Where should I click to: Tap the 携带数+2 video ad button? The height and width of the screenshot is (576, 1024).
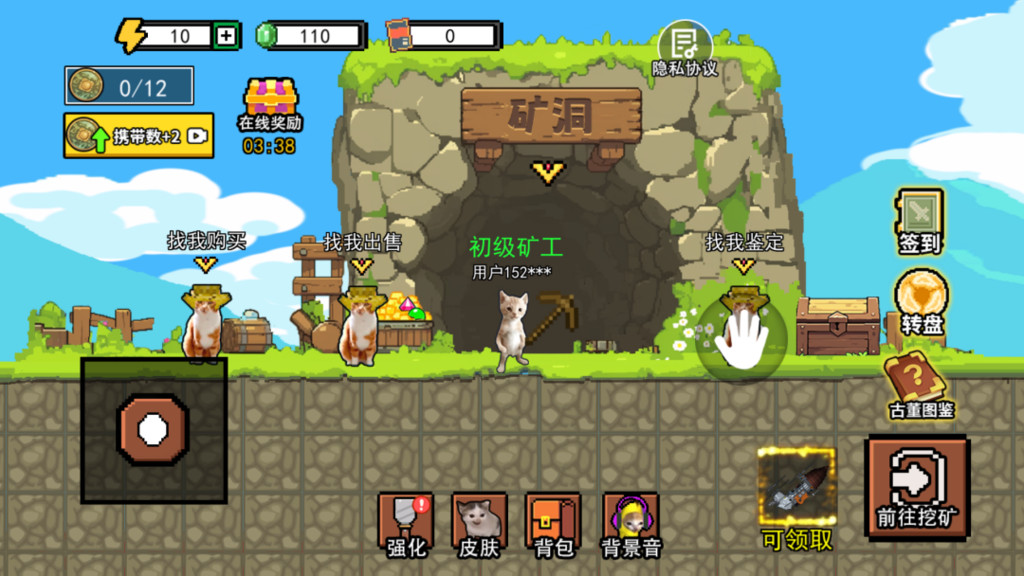(x=138, y=136)
